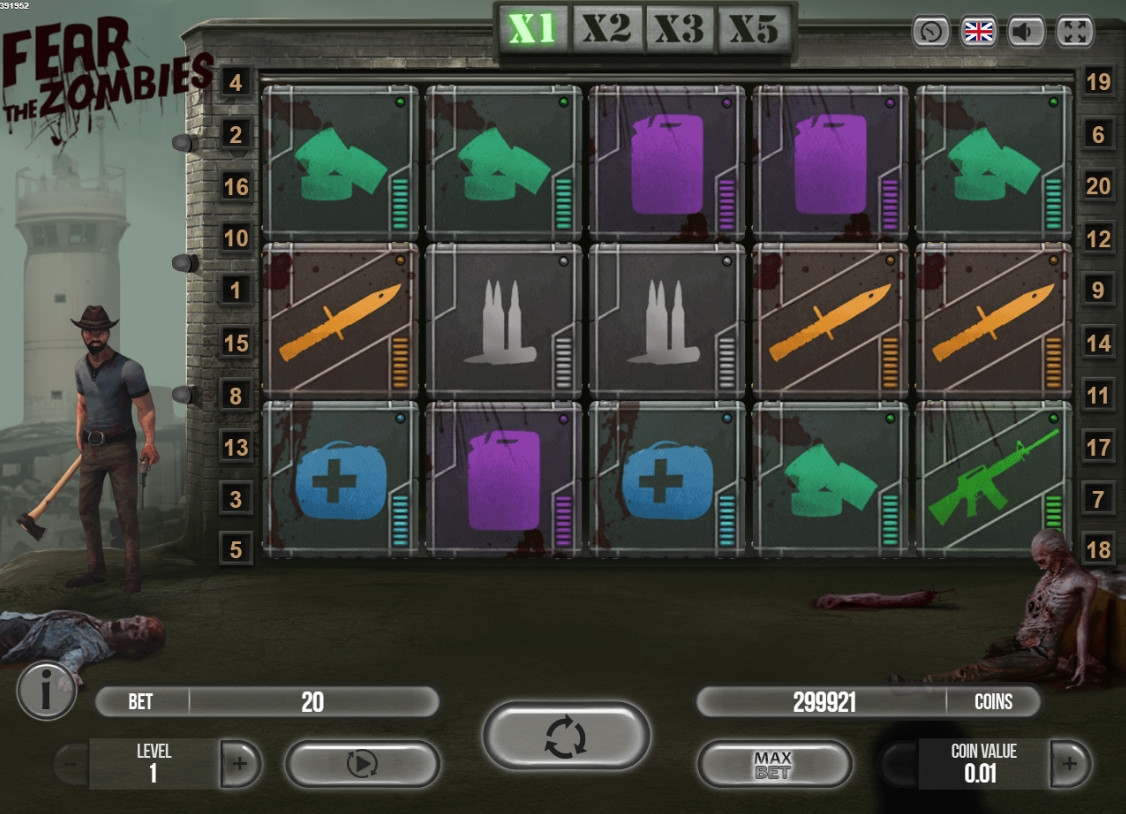Spin the reels with the circular arrows button
The height and width of the screenshot is (814, 1126).
click(566, 736)
